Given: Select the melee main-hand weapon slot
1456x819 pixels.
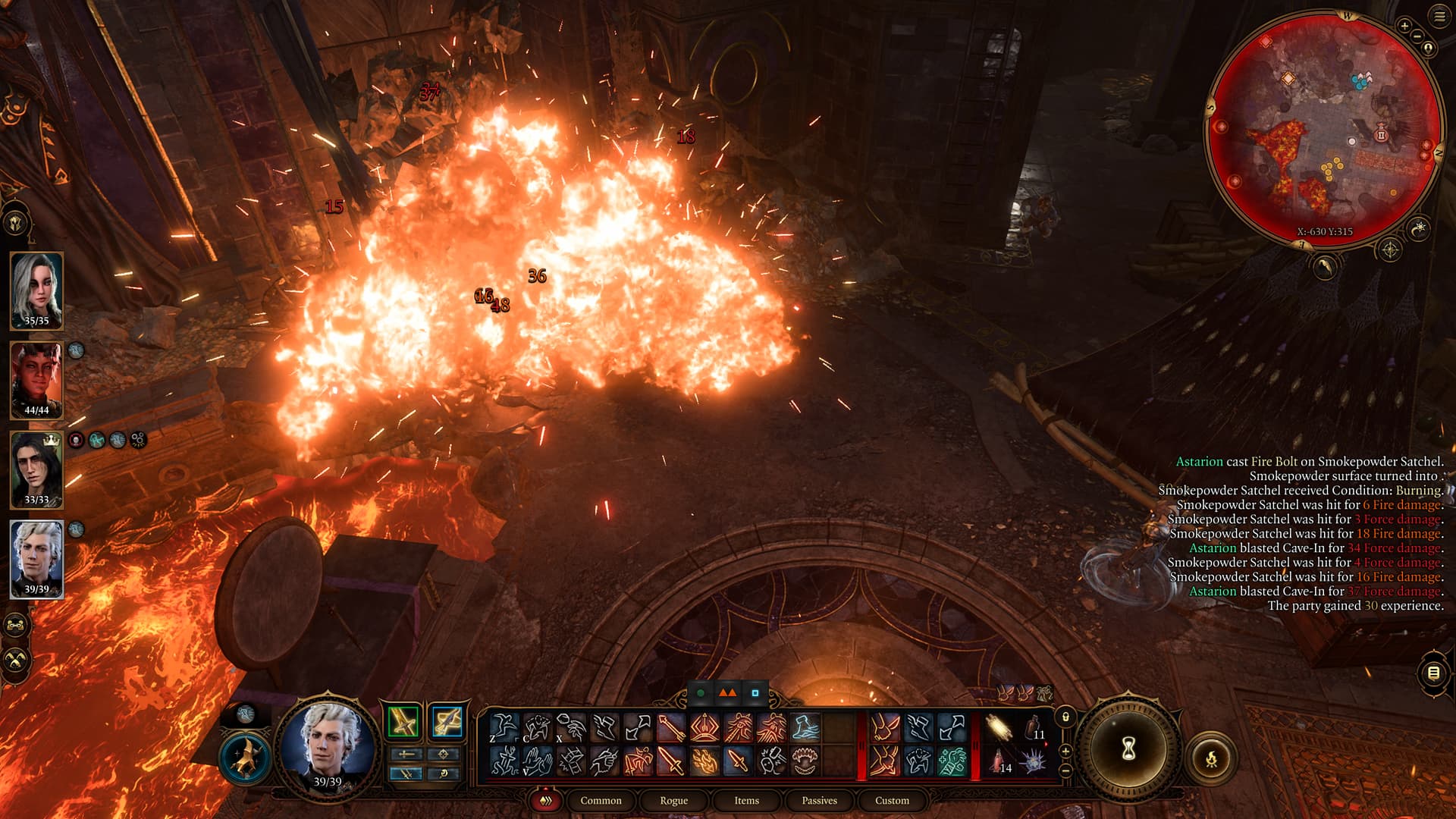Looking at the screenshot, I should coord(403,721).
